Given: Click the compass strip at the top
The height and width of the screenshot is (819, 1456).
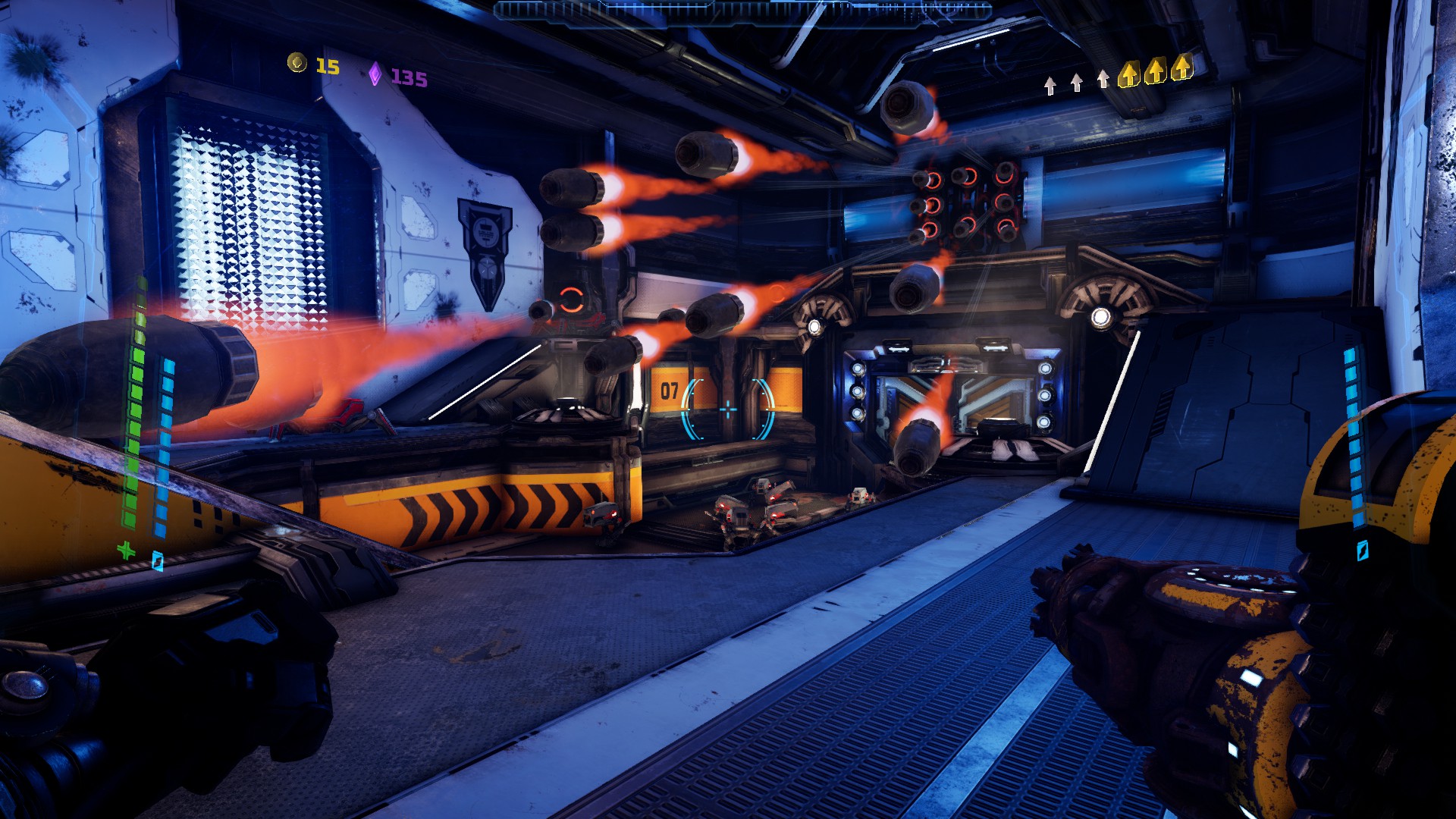Looking at the screenshot, I should tap(742, 11).
